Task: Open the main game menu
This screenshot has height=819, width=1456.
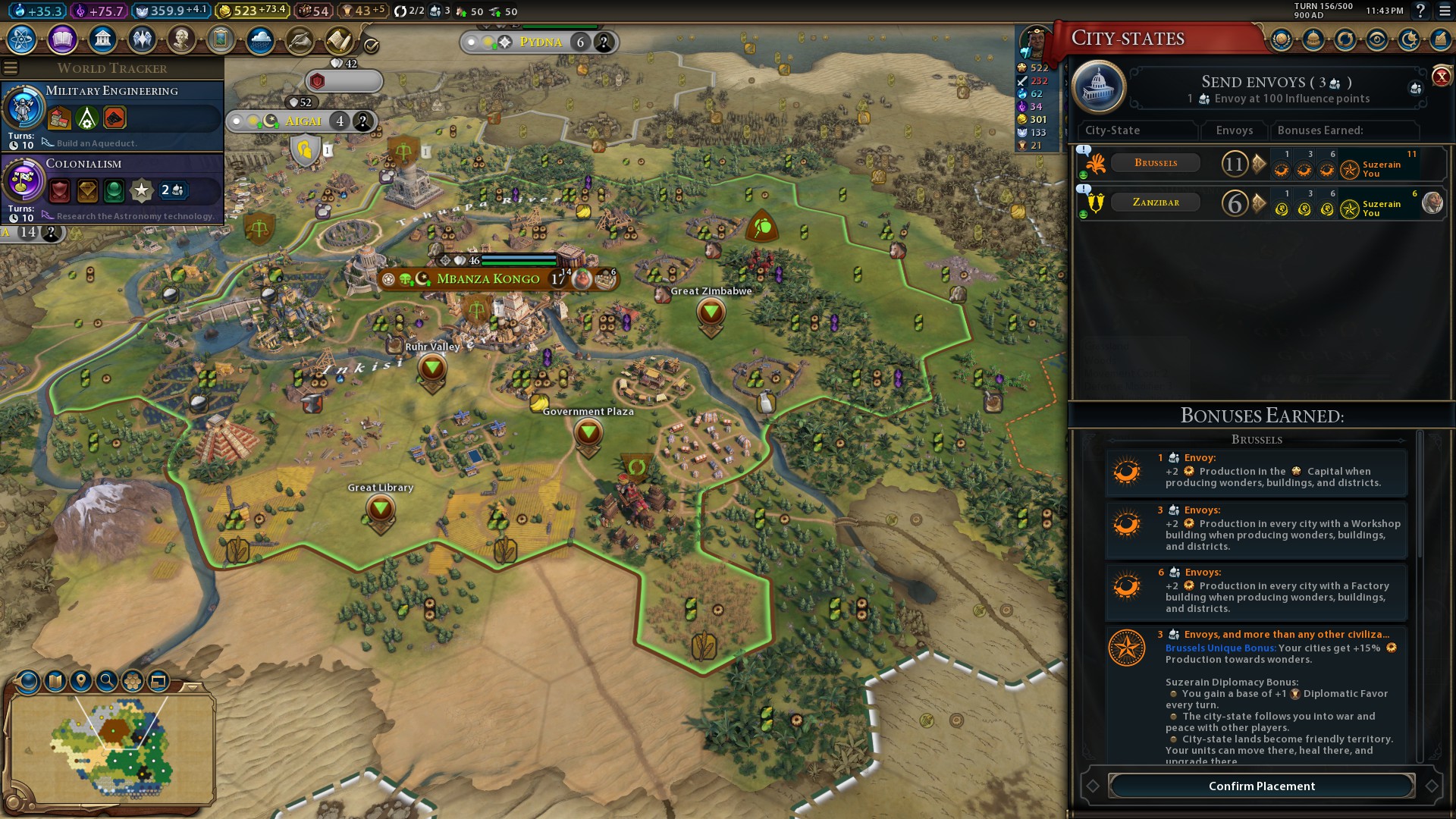Action: (x=1445, y=11)
